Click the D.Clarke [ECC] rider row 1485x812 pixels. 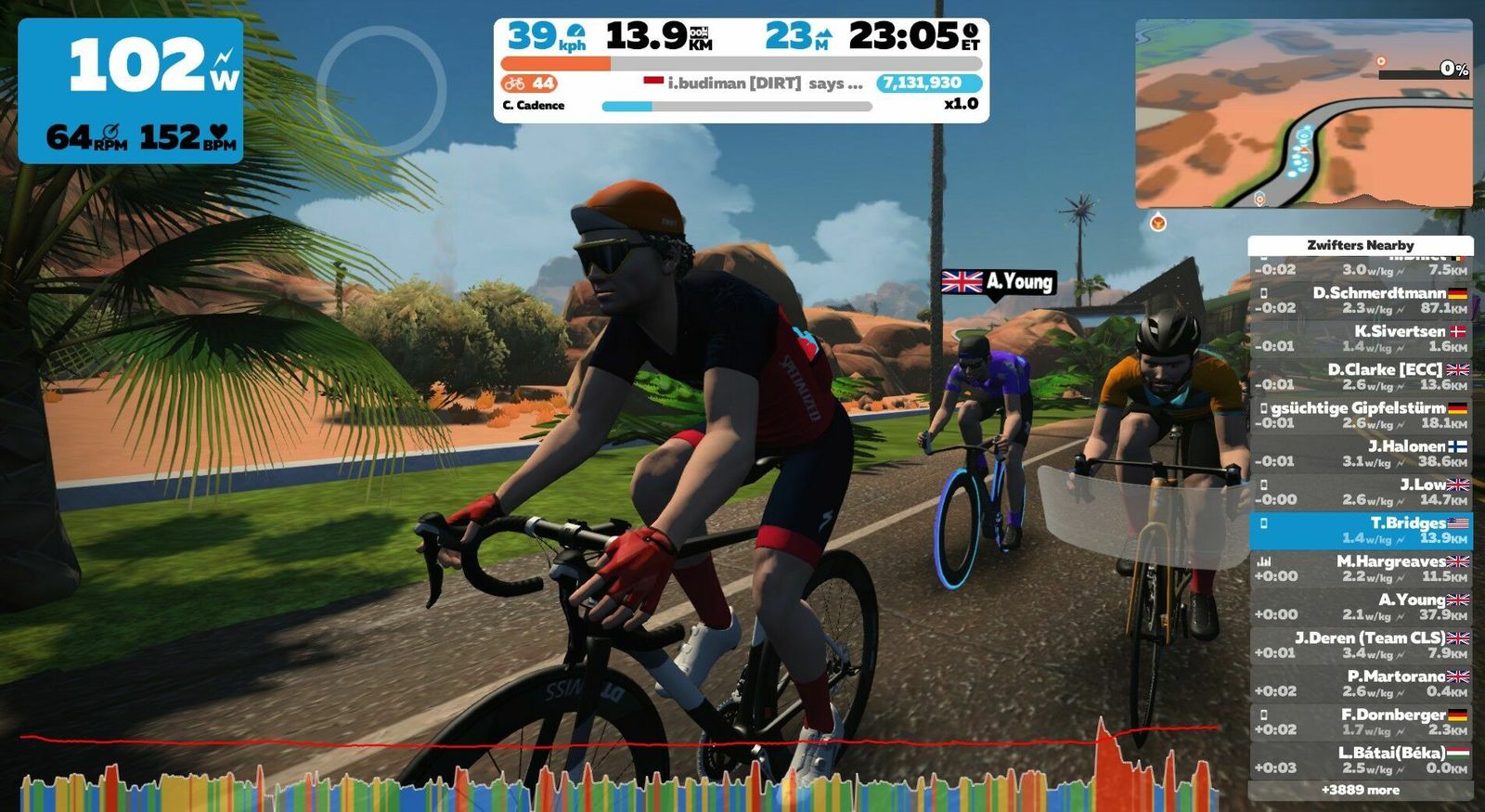click(1361, 377)
